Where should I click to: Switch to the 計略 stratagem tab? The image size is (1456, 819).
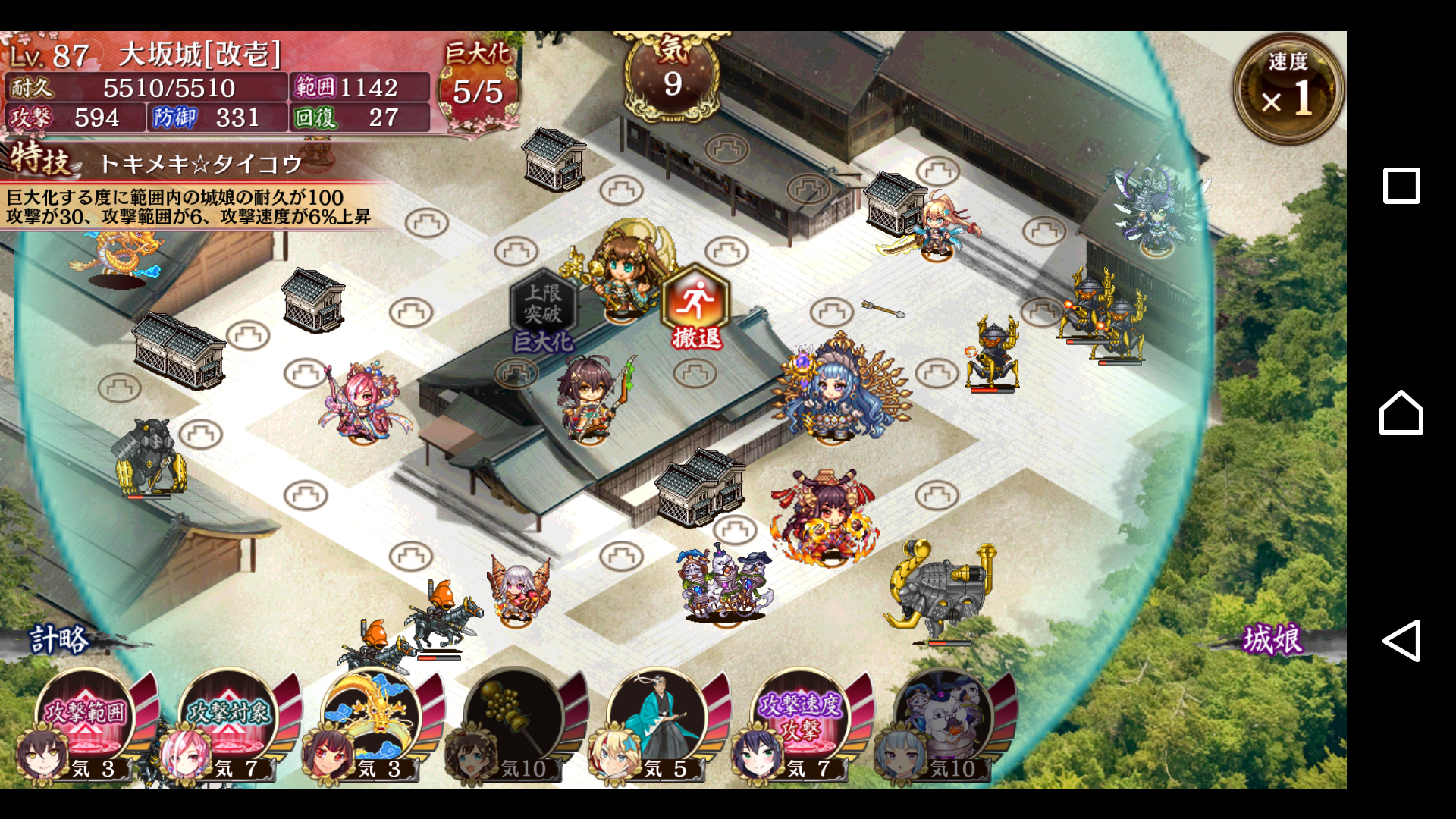[59, 639]
